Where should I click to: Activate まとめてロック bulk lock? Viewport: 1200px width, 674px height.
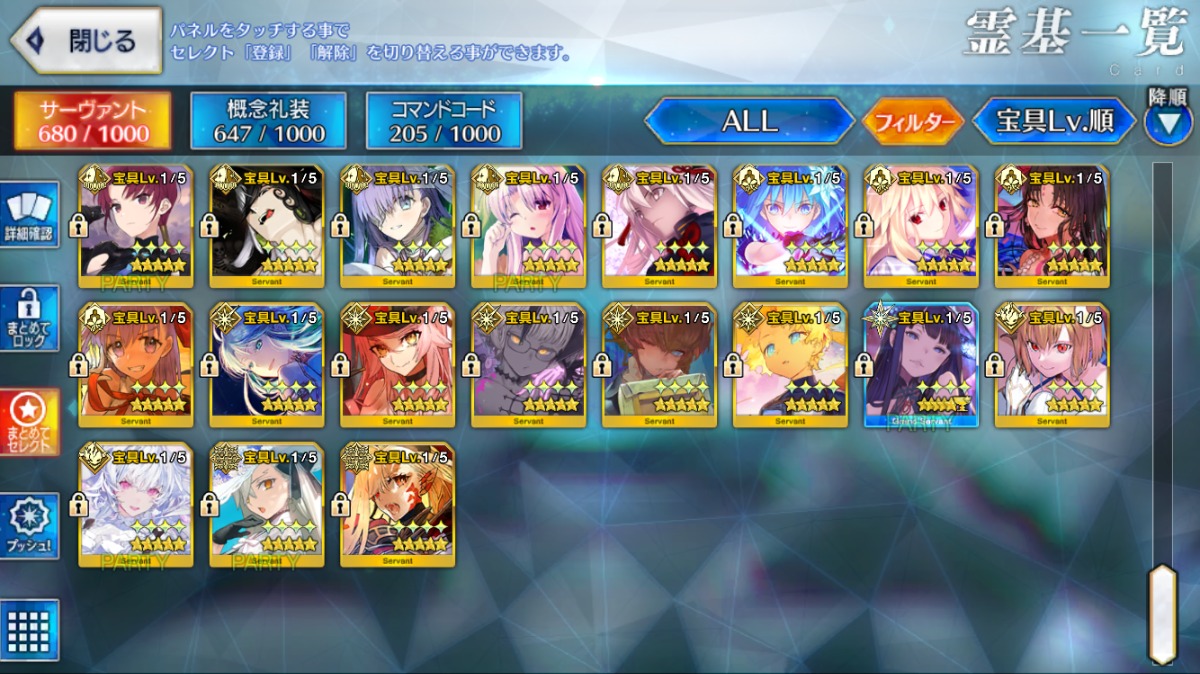pos(30,319)
